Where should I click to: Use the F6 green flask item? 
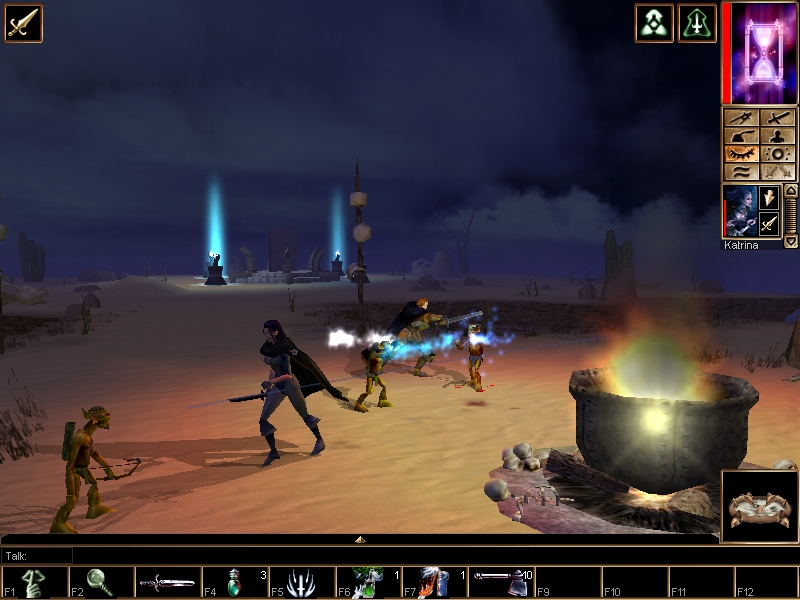point(367,582)
